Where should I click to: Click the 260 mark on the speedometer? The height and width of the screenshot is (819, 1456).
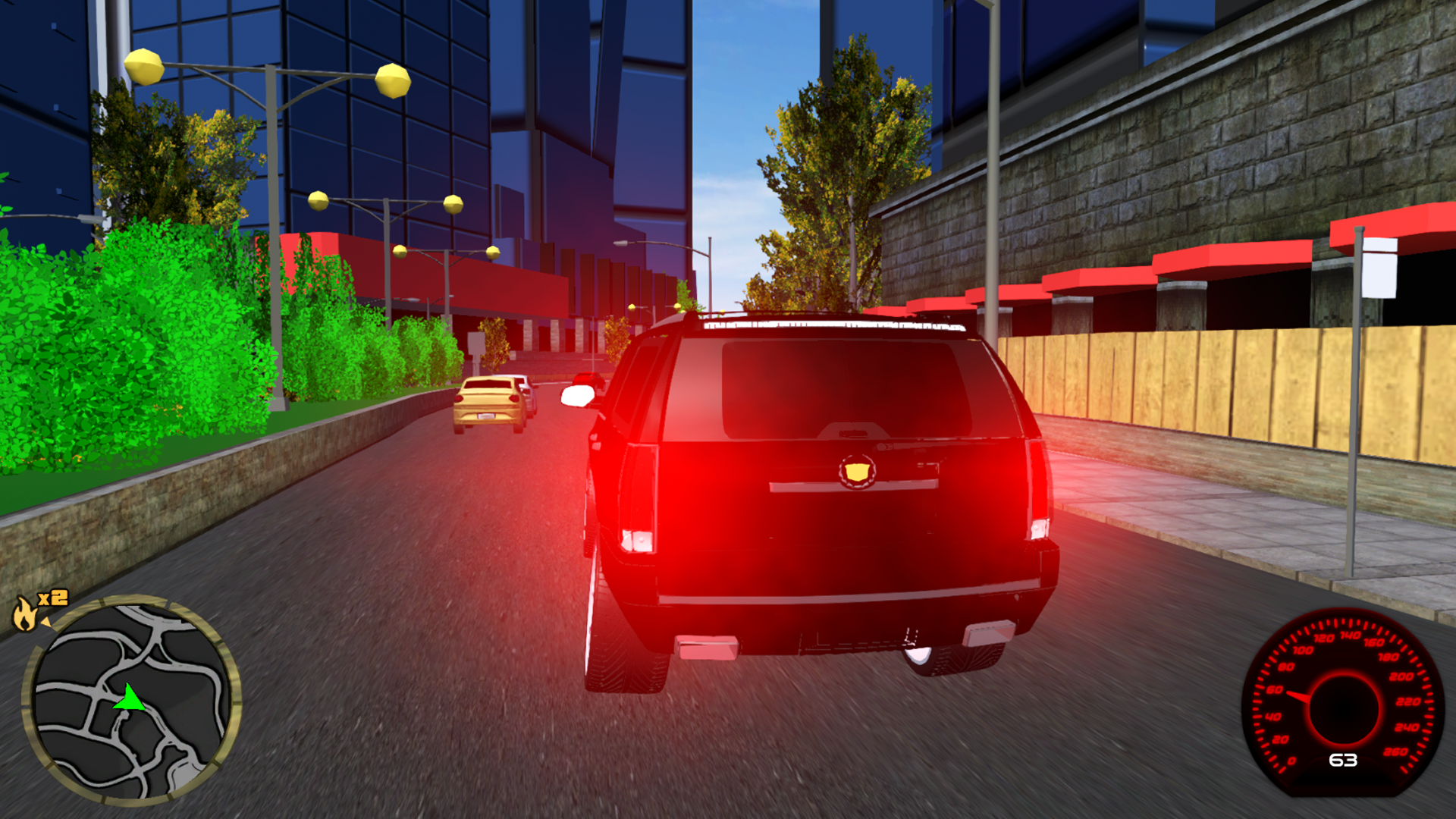(1395, 752)
